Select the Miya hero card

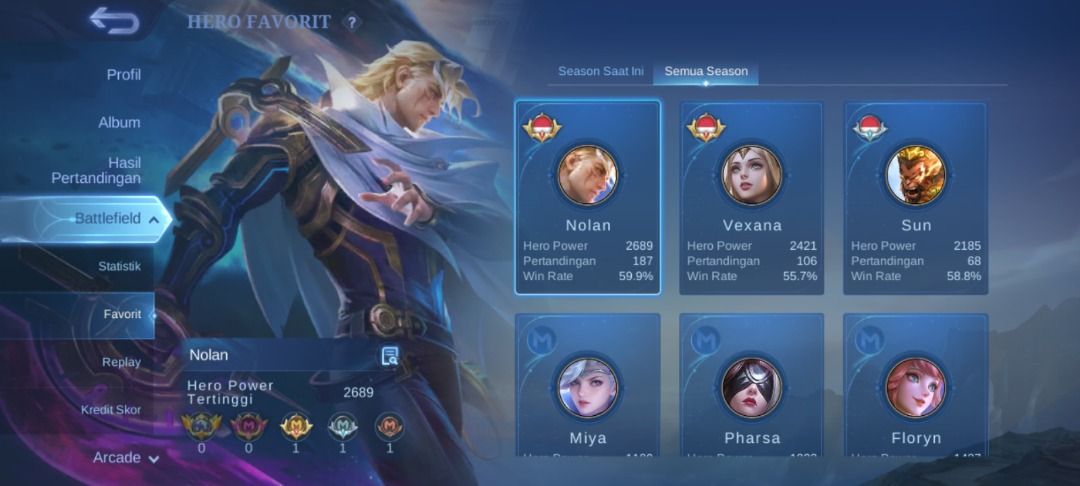click(588, 386)
